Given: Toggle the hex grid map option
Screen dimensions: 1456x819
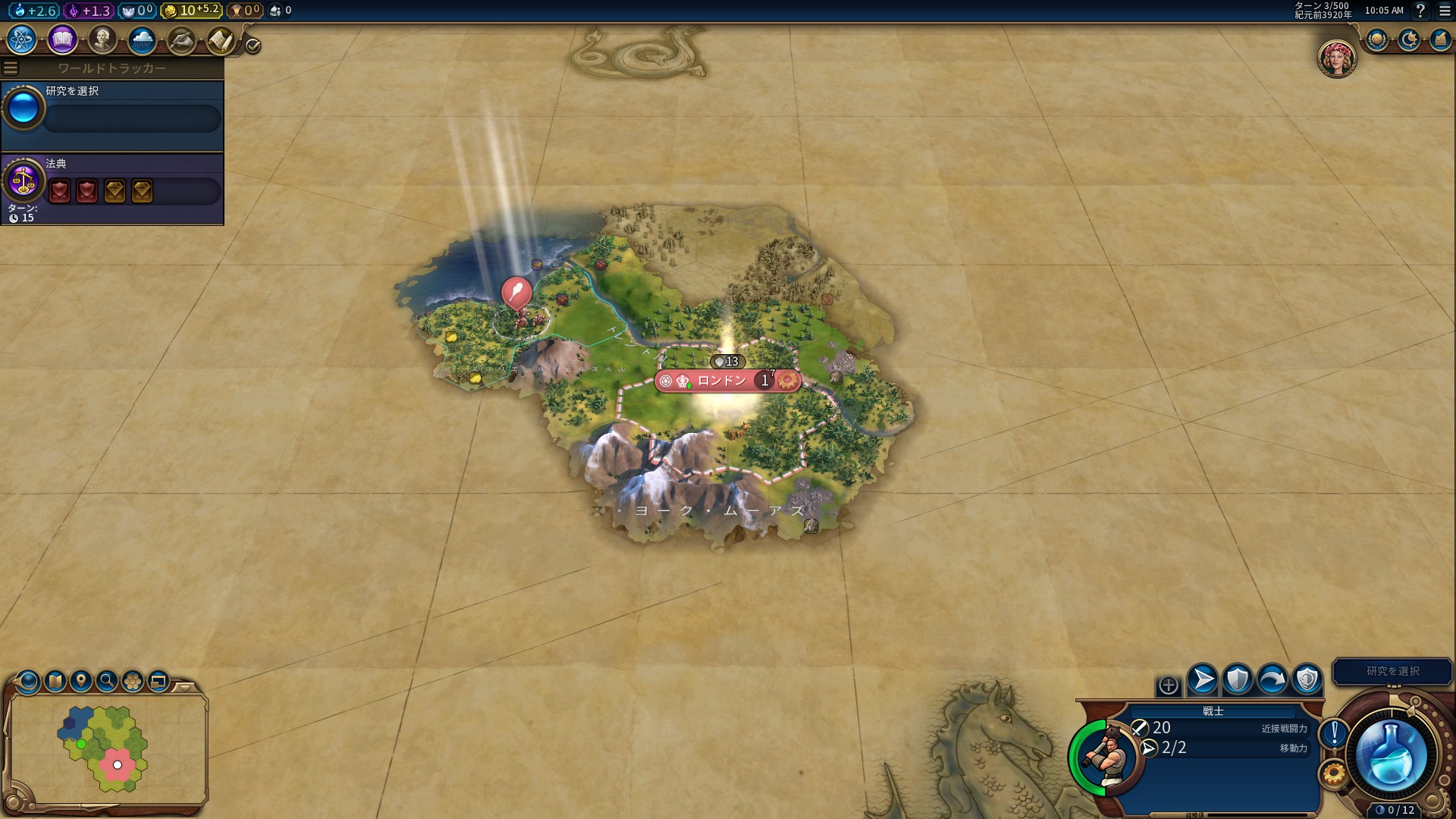Looking at the screenshot, I should click(133, 681).
